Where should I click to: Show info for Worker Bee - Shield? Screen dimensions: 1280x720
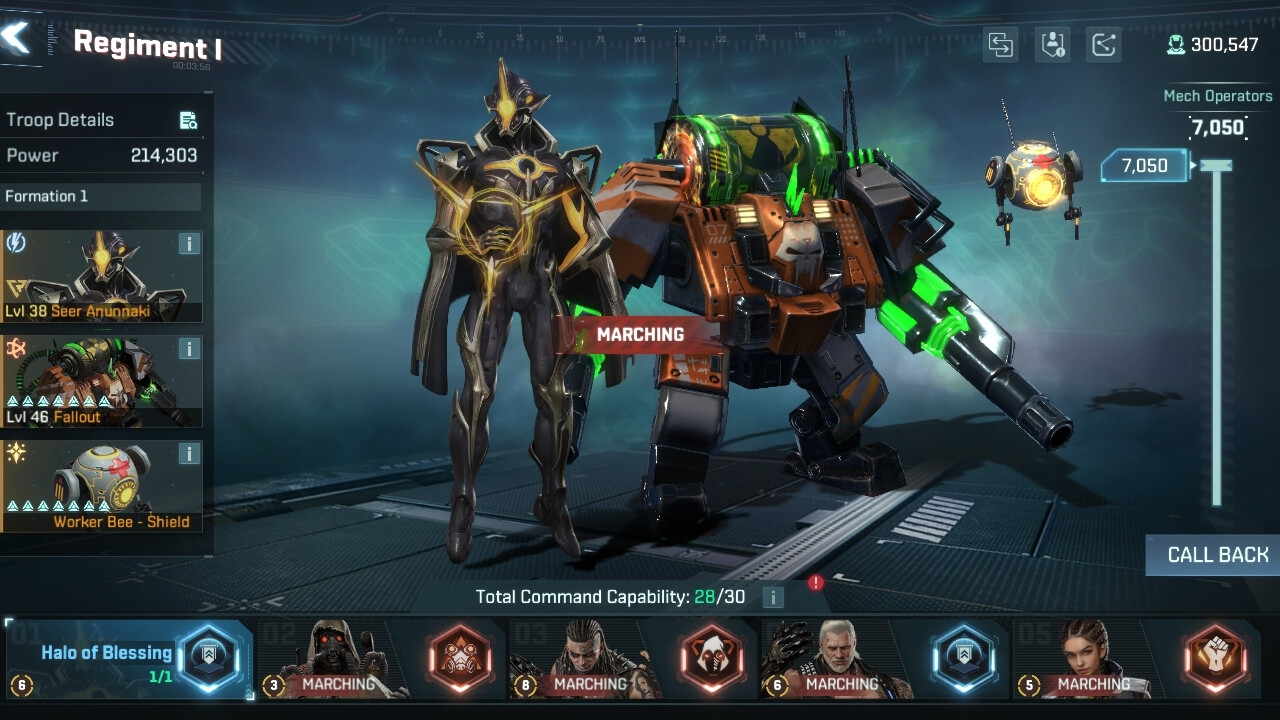coord(189,454)
